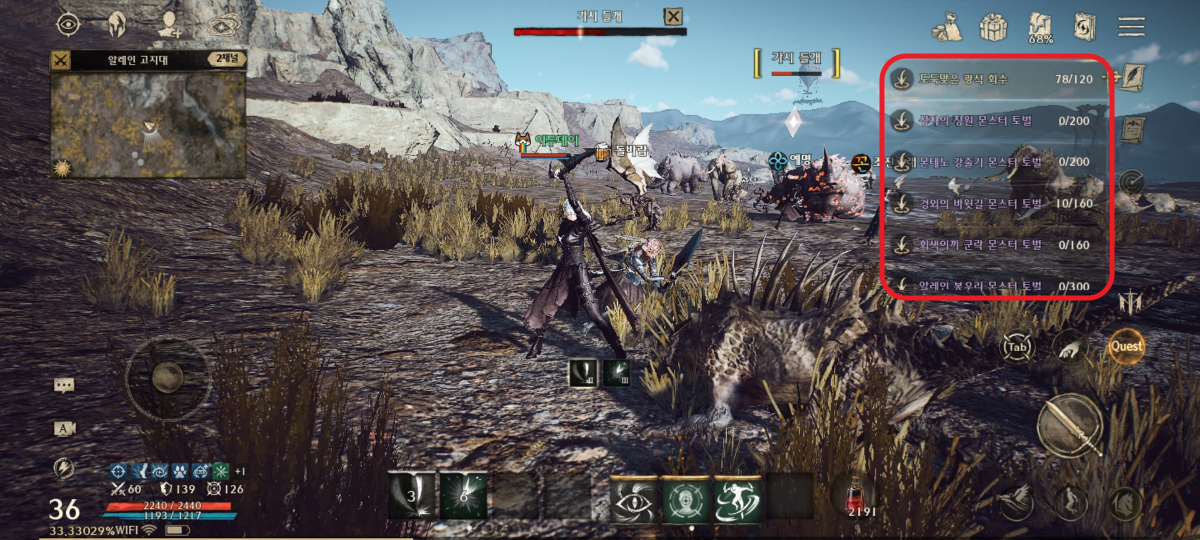Open the add friend person icon
This screenshot has width=1200, height=540.
169,23
